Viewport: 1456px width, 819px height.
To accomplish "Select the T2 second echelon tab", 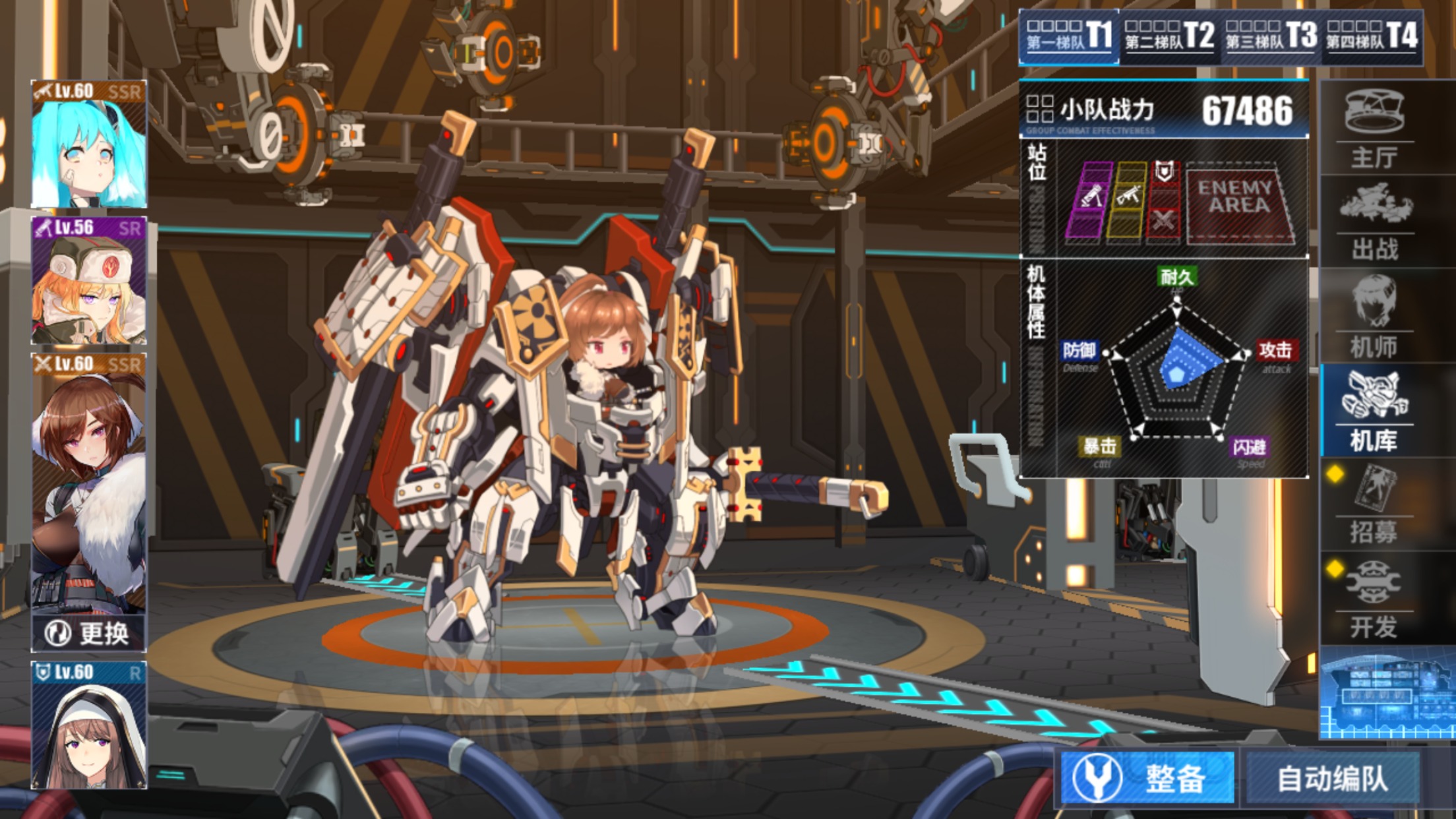I will (x=1169, y=36).
